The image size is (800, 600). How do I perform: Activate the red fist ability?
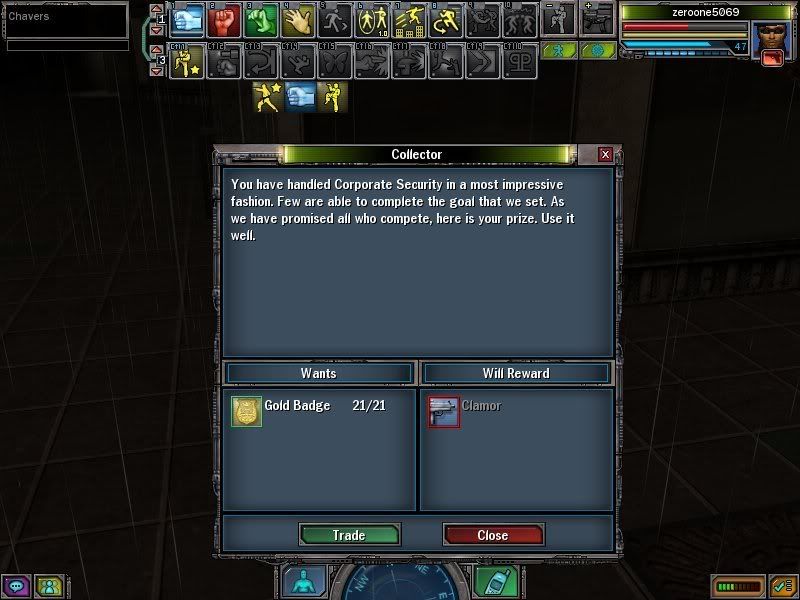[x=224, y=20]
